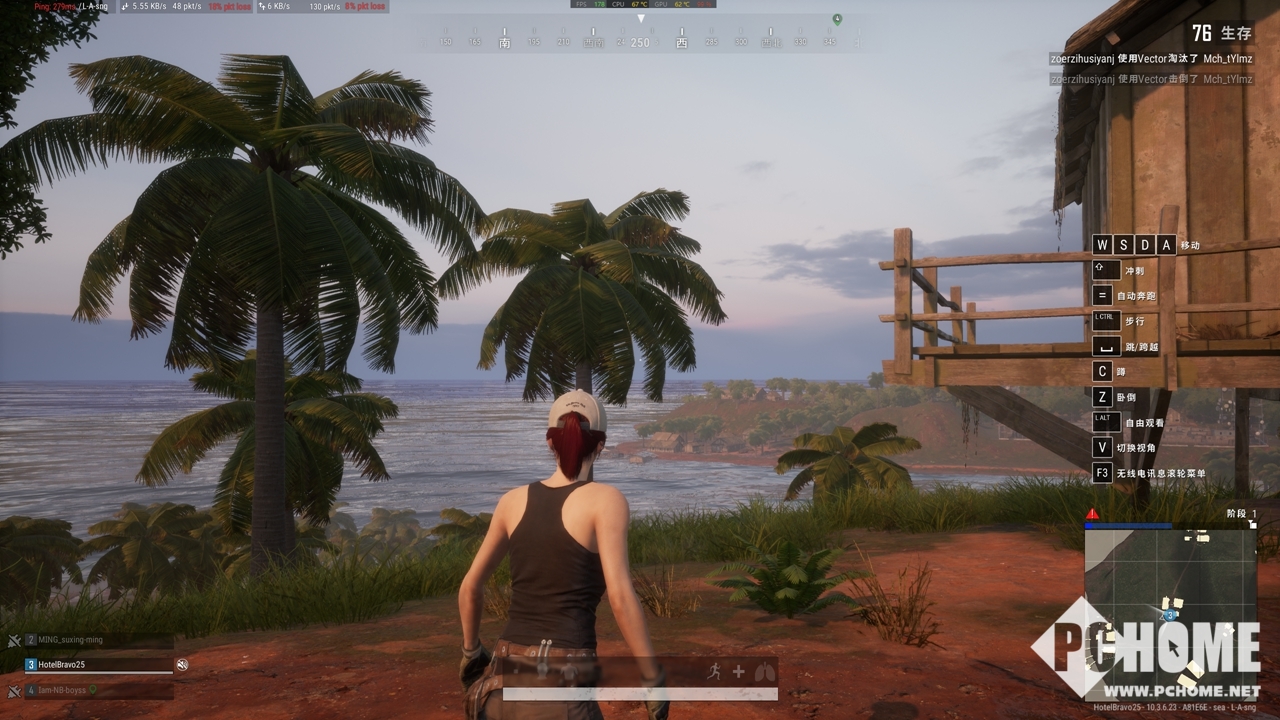The width and height of the screenshot is (1280, 720).
Task: Click the running figure status icon
Action: coord(714,672)
